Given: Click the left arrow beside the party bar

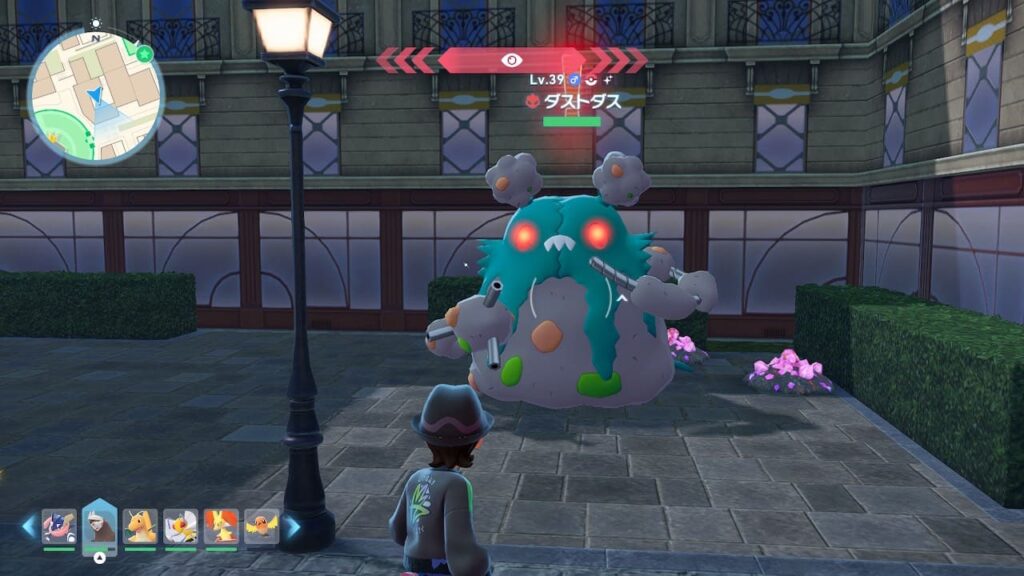Looking at the screenshot, I should (x=29, y=526).
